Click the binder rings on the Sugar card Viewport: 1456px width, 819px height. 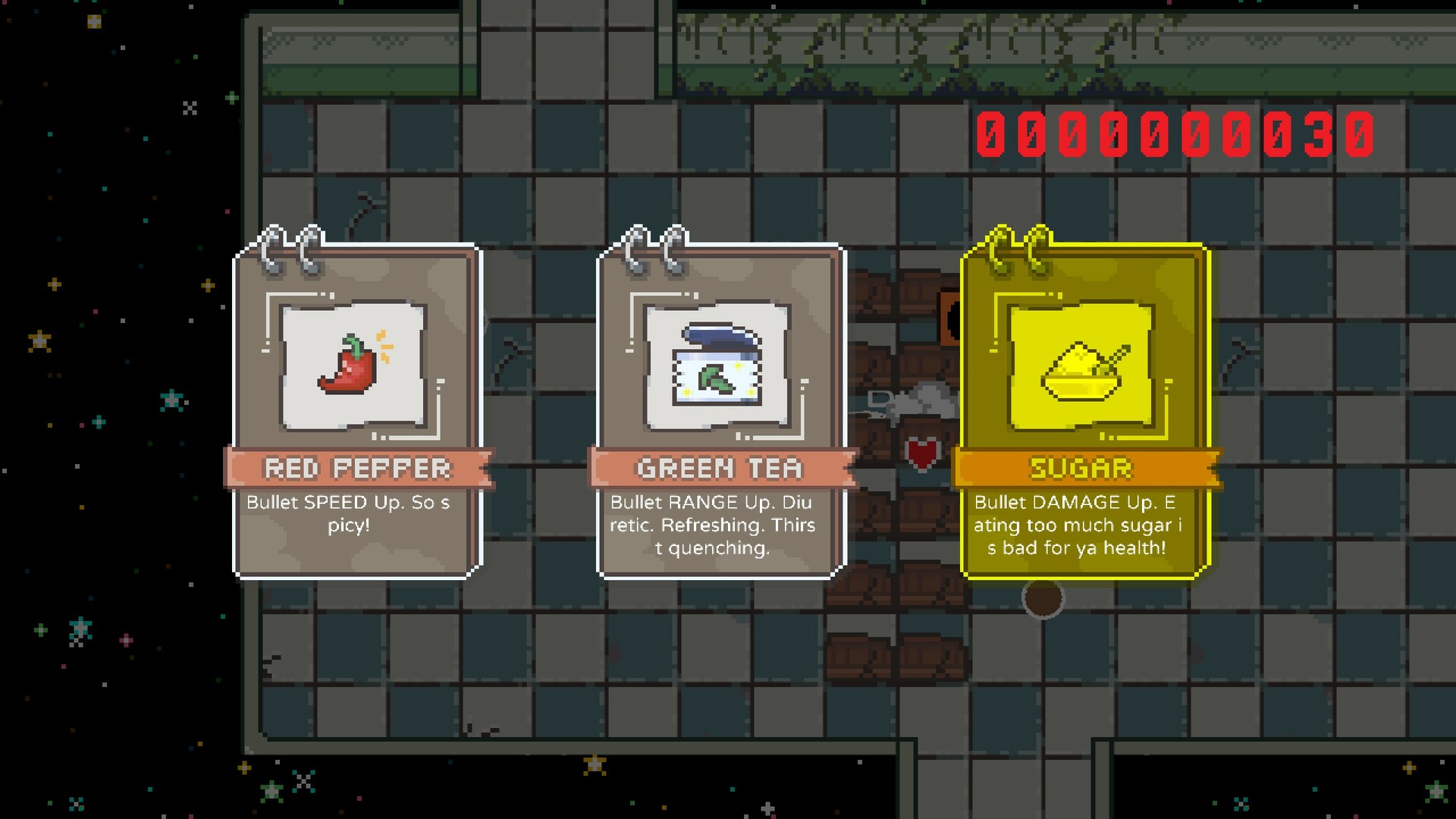pyautogui.click(x=1016, y=246)
